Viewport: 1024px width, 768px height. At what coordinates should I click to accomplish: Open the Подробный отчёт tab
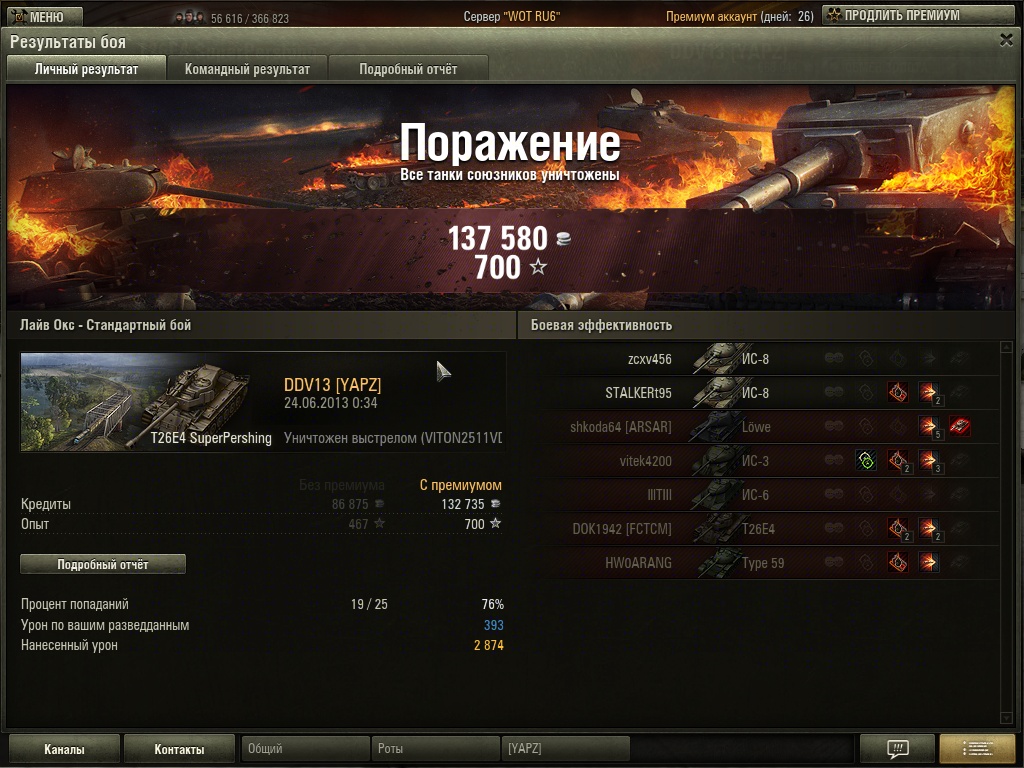pos(408,69)
